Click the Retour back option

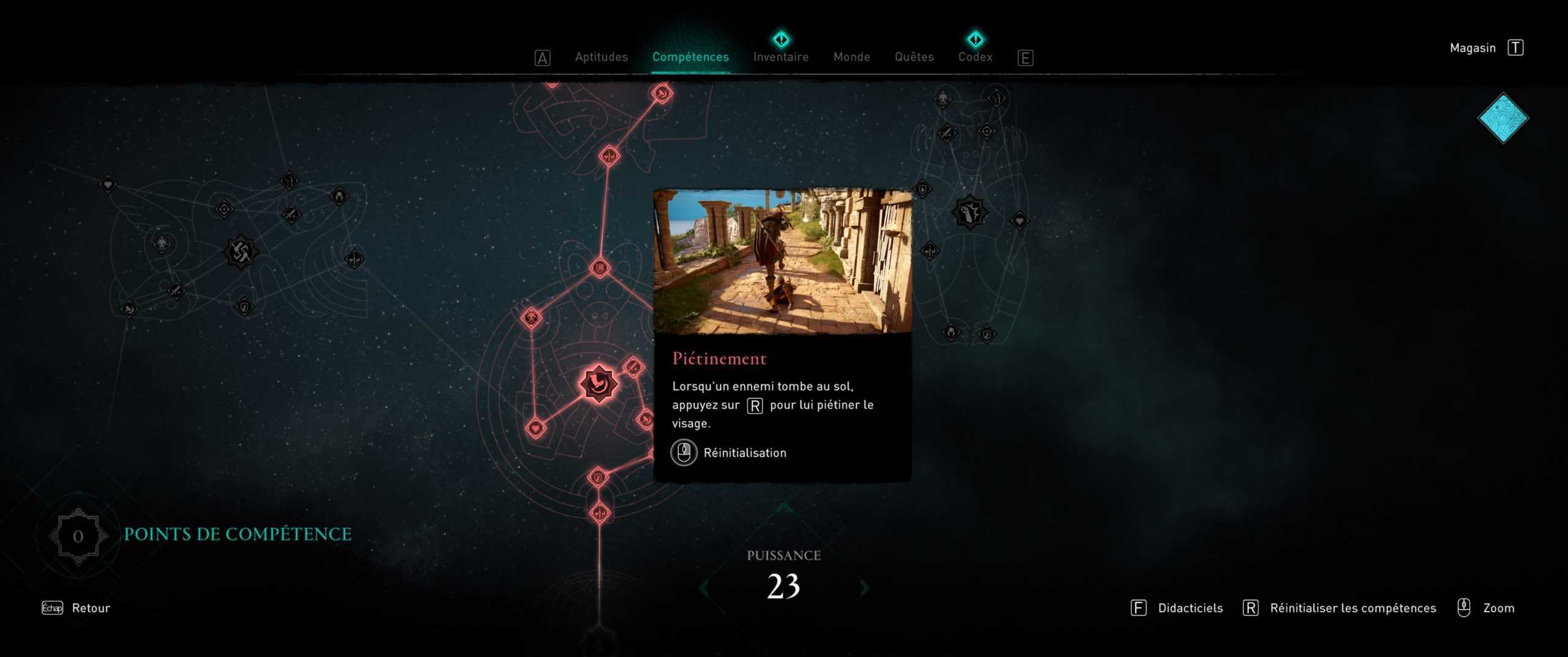[x=91, y=608]
